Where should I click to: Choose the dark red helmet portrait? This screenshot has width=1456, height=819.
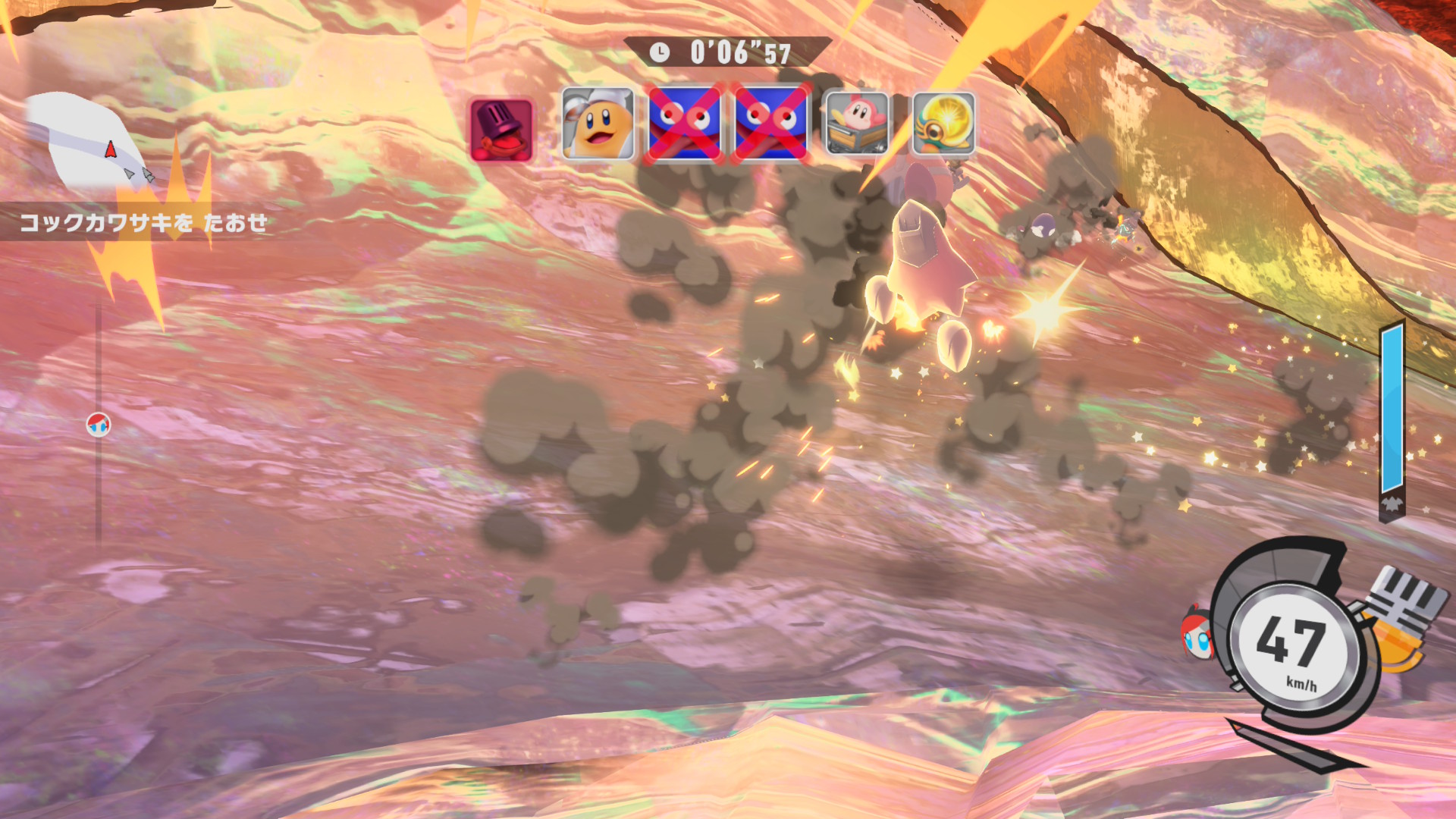(x=501, y=130)
